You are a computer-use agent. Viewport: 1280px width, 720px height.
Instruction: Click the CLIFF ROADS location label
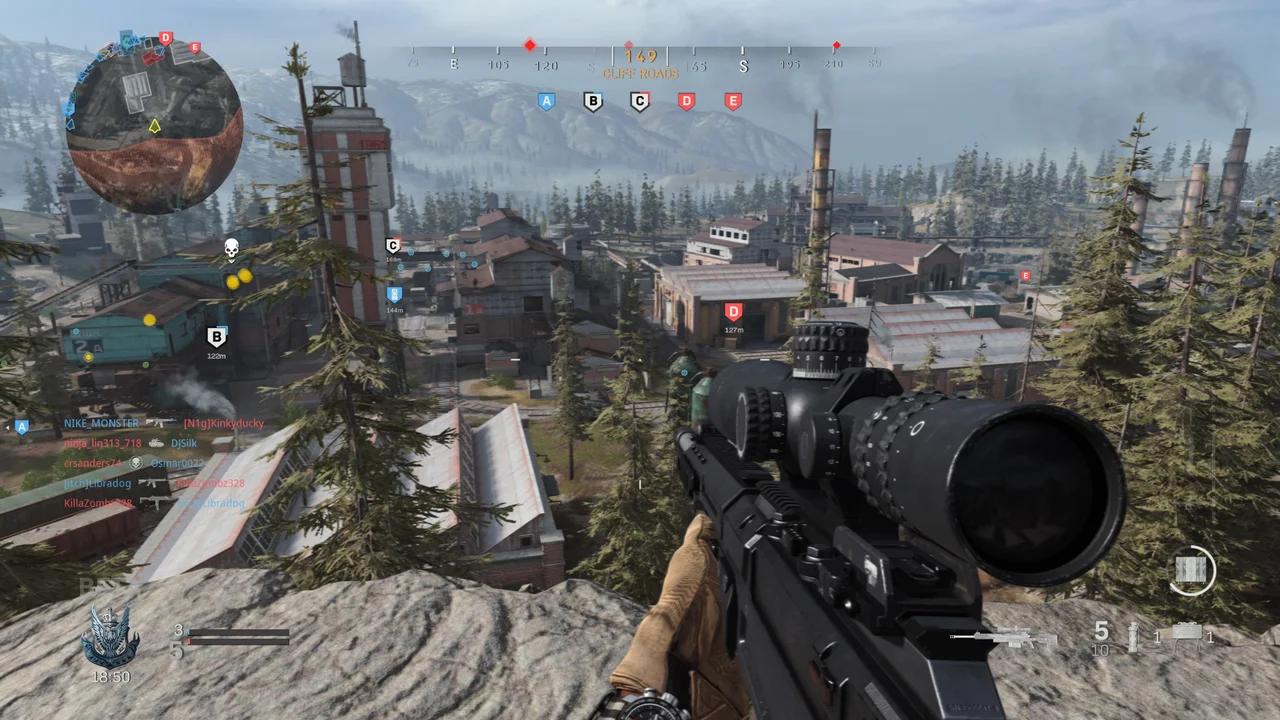click(639, 73)
